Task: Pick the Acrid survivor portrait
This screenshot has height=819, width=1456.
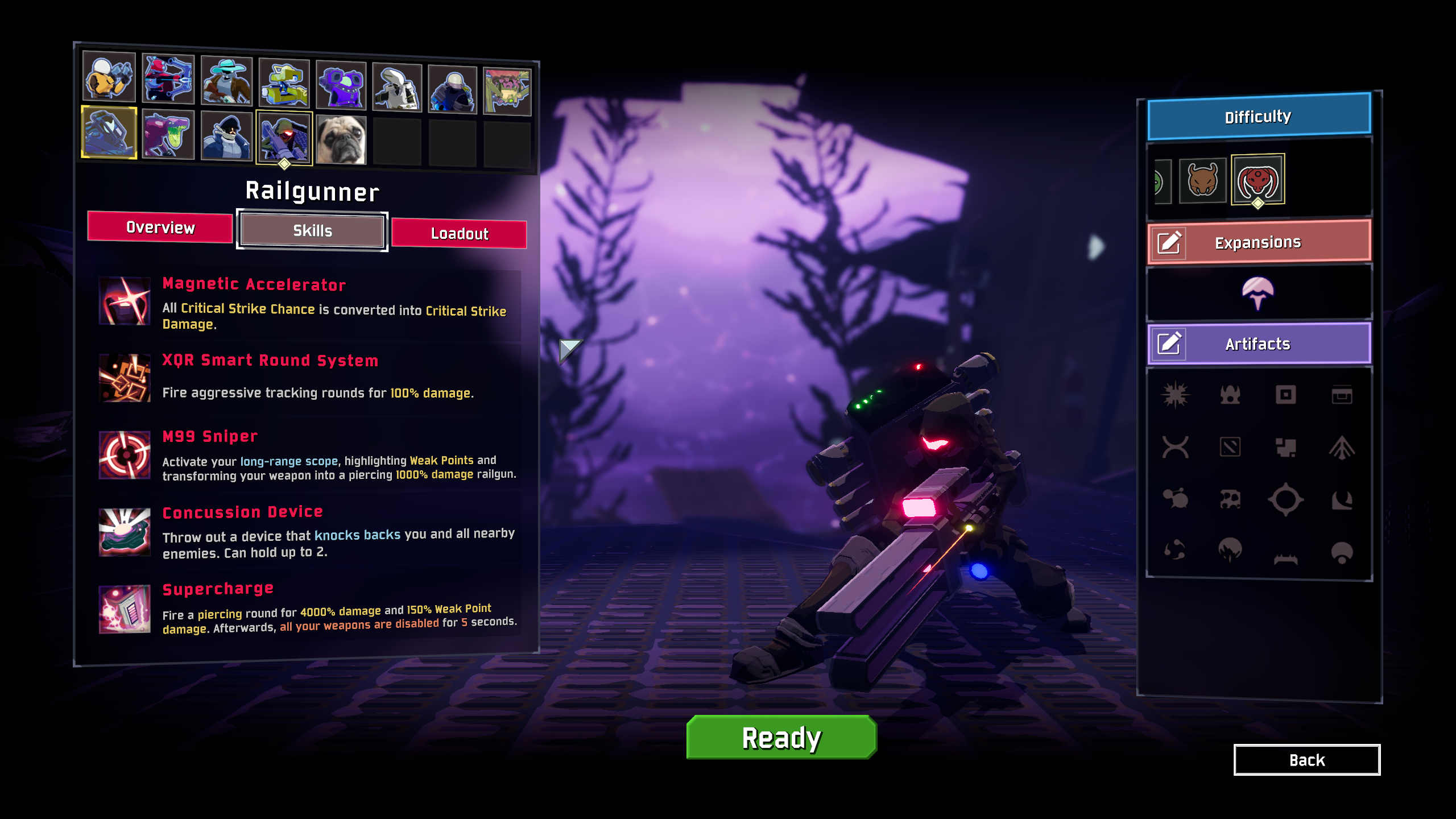Action: [168, 135]
